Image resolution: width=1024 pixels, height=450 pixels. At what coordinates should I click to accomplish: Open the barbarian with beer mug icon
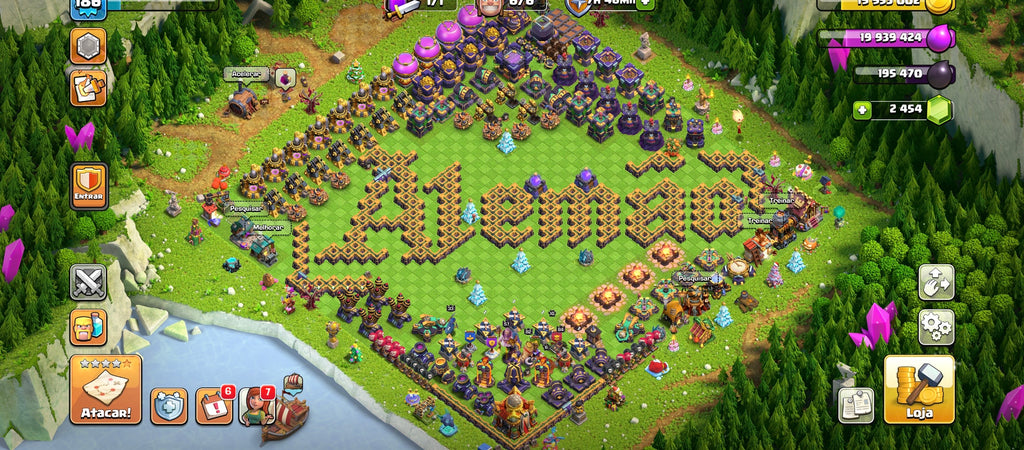[88, 327]
